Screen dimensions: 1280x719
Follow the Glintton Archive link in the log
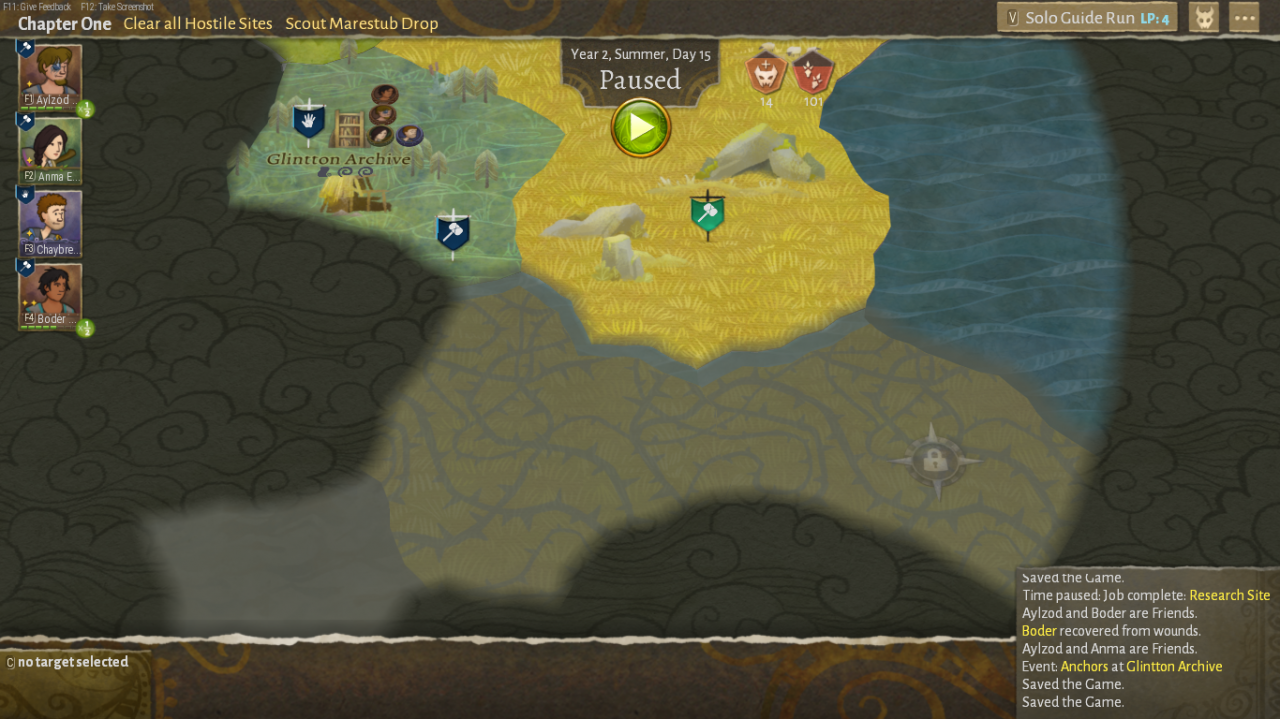click(1174, 666)
